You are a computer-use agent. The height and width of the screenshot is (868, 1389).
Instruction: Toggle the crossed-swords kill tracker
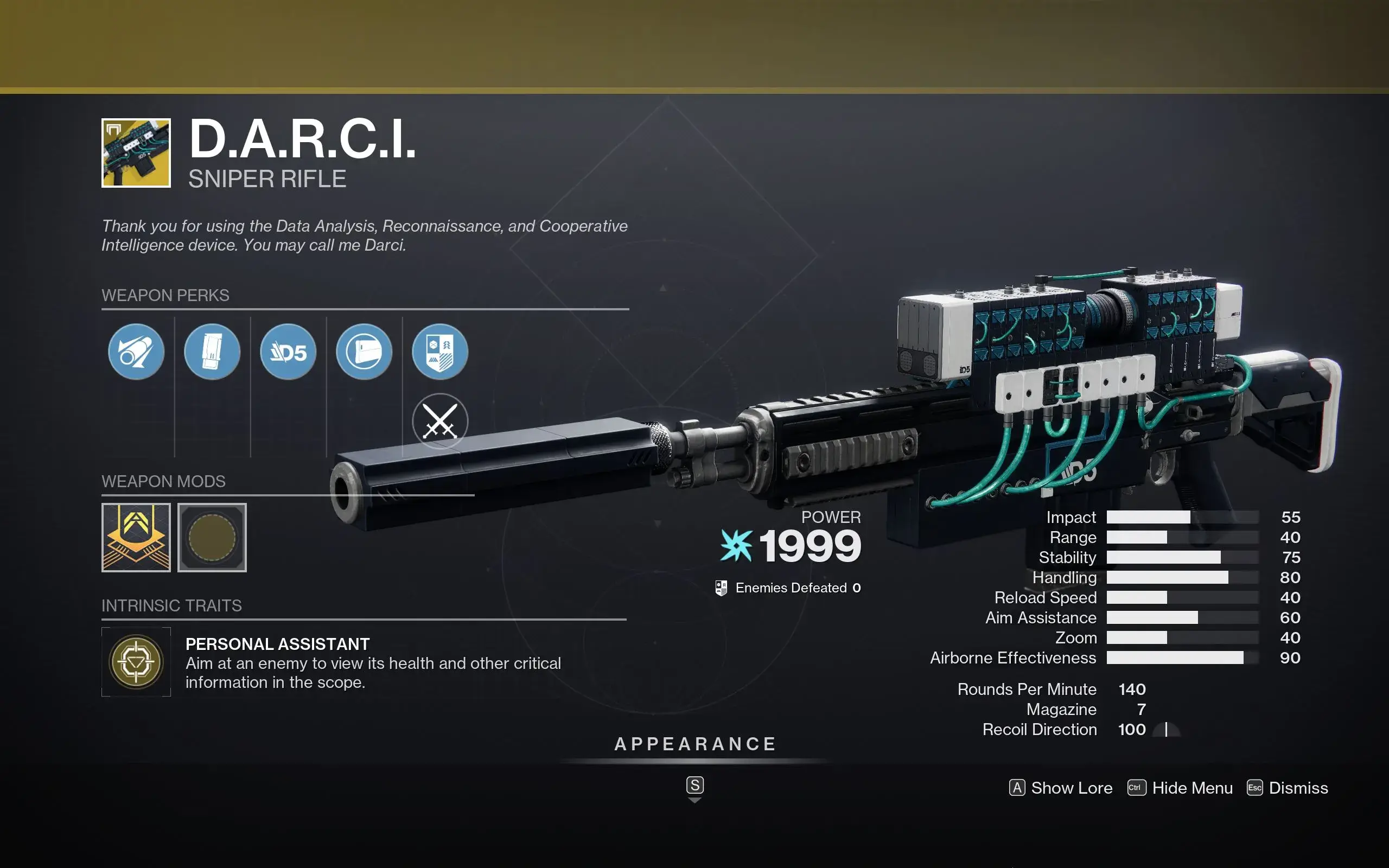[441, 421]
